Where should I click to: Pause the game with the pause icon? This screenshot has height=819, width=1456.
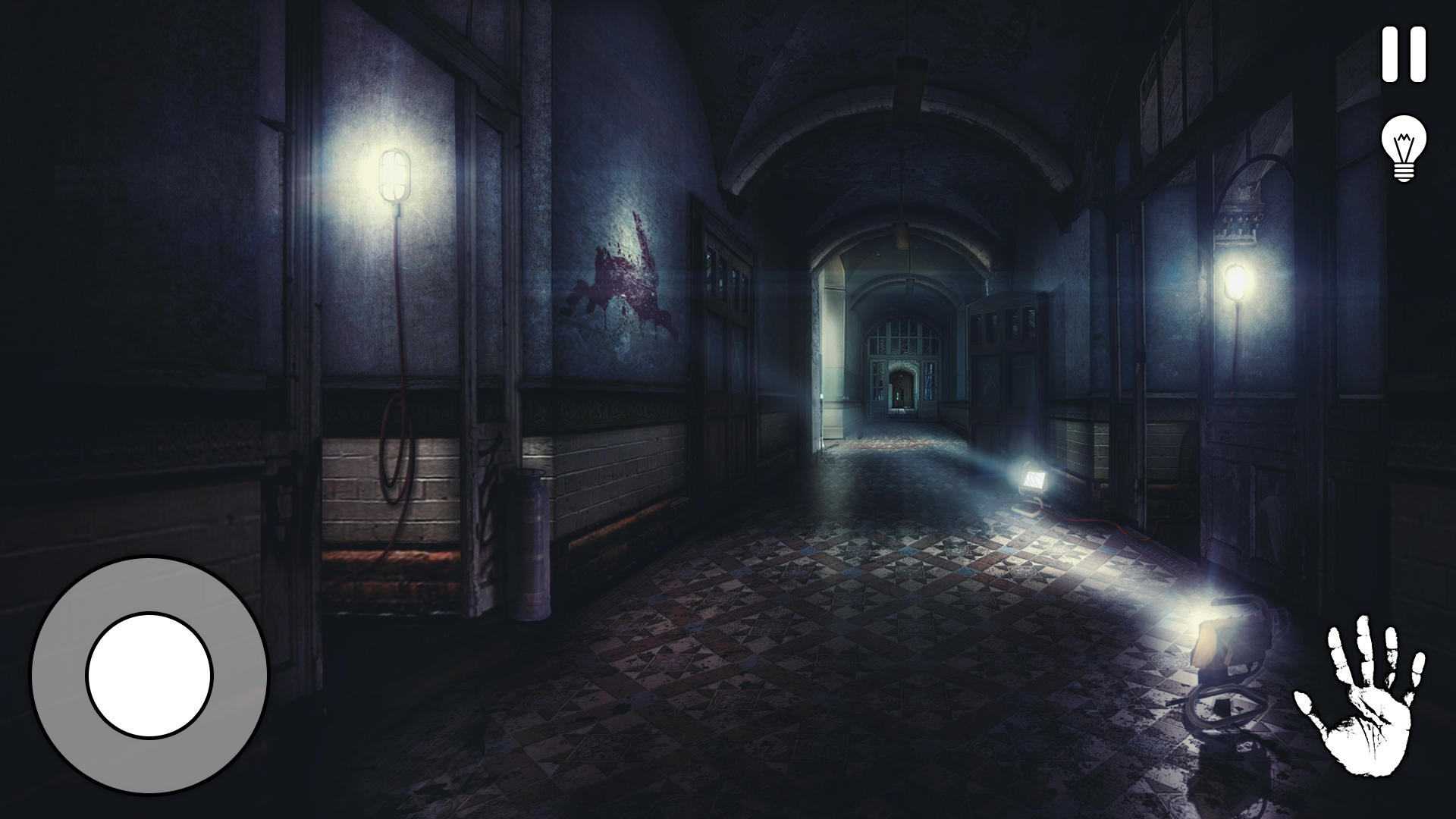pos(1404,53)
